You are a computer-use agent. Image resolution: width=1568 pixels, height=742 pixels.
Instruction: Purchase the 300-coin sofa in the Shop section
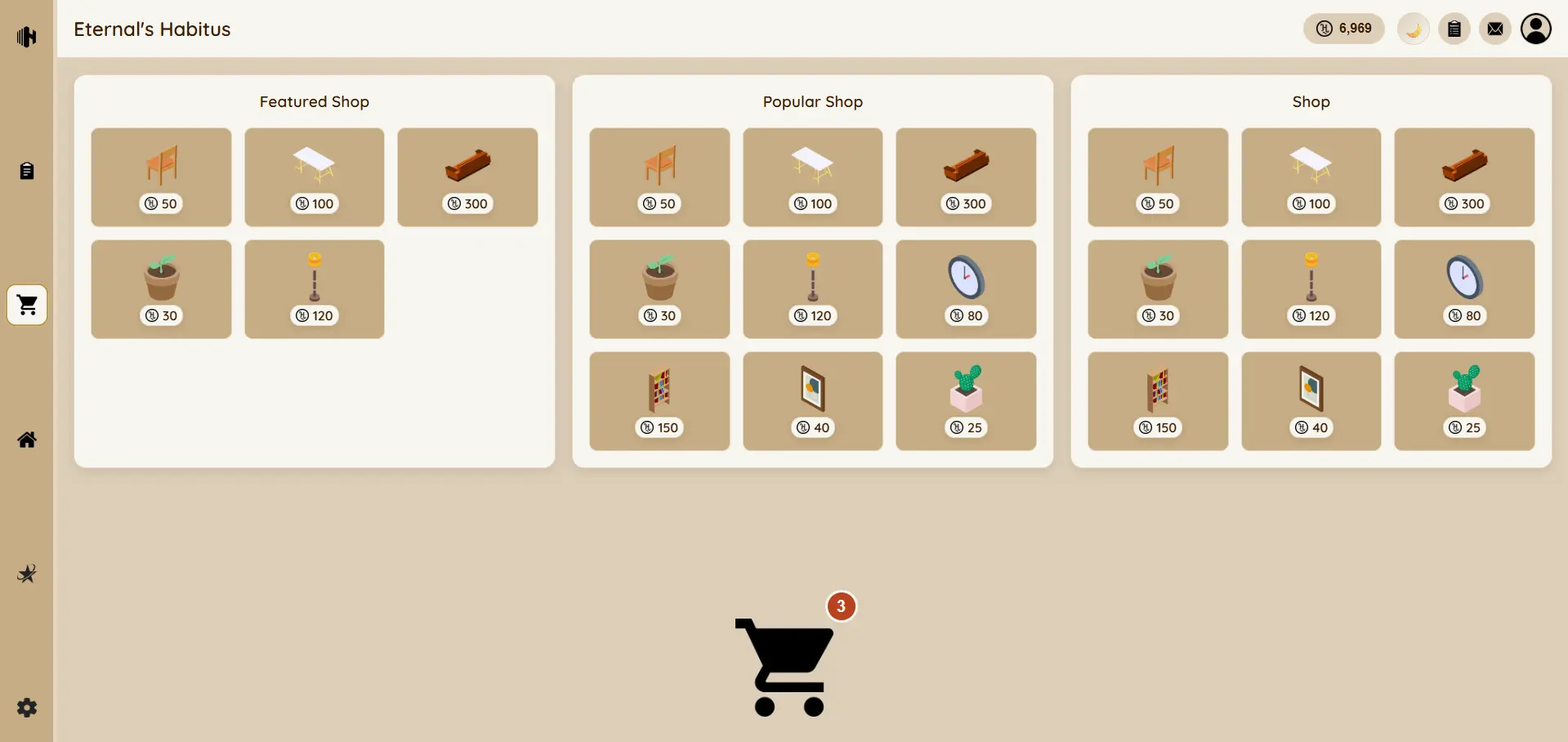pos(1464,177)
